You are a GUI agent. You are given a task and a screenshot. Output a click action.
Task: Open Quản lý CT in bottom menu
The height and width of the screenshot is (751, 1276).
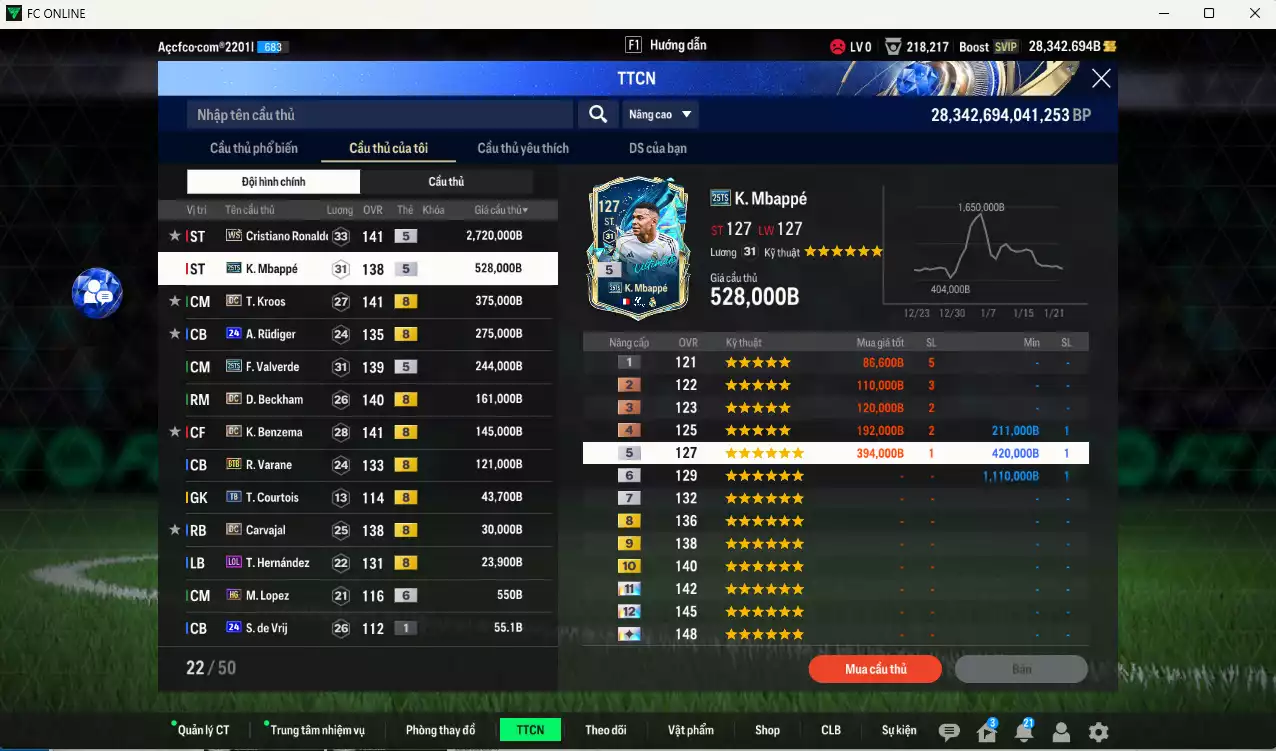pyautogui.click(x=203, y=730)
